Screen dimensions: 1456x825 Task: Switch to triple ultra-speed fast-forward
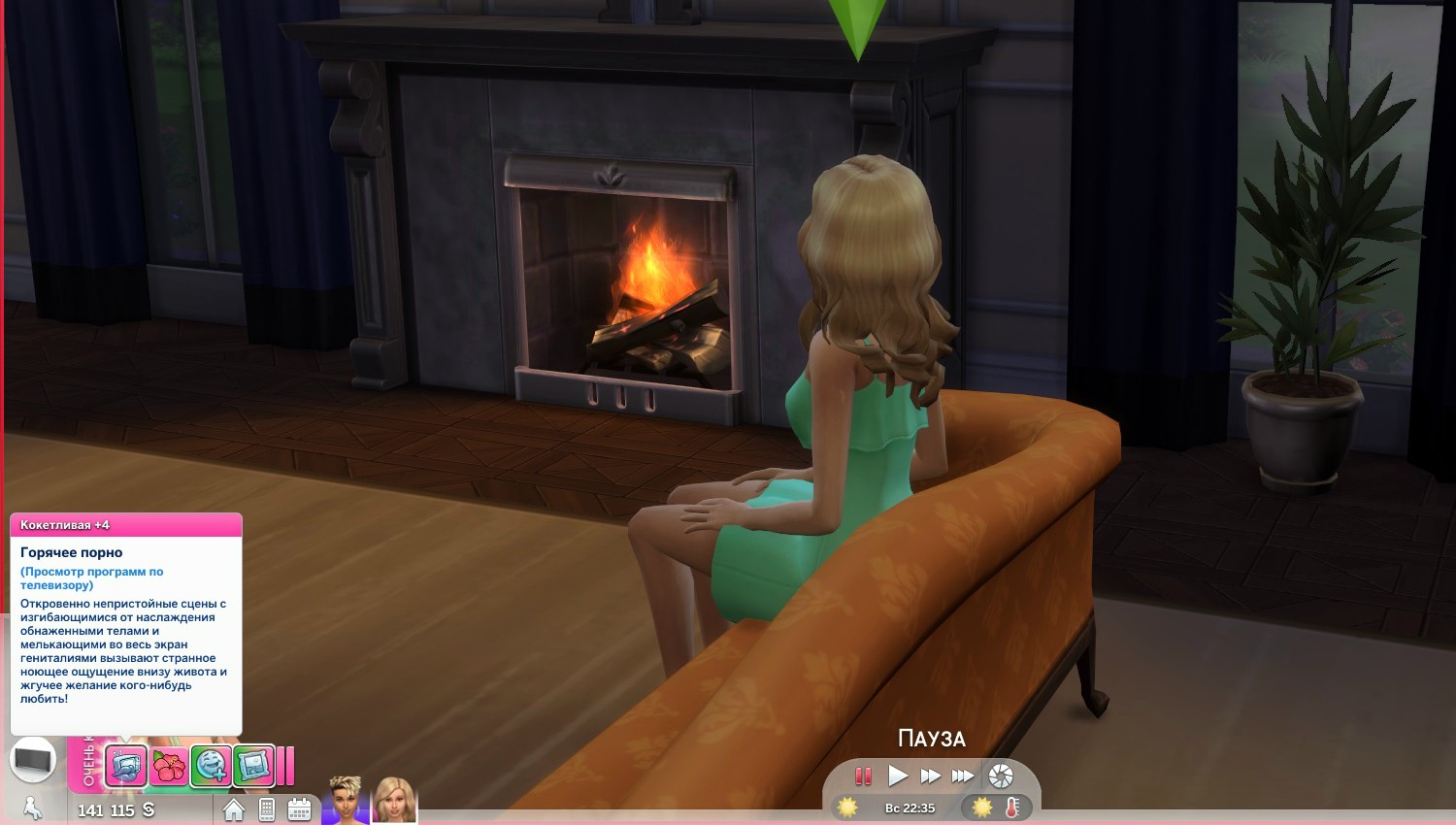pos(962,775)
